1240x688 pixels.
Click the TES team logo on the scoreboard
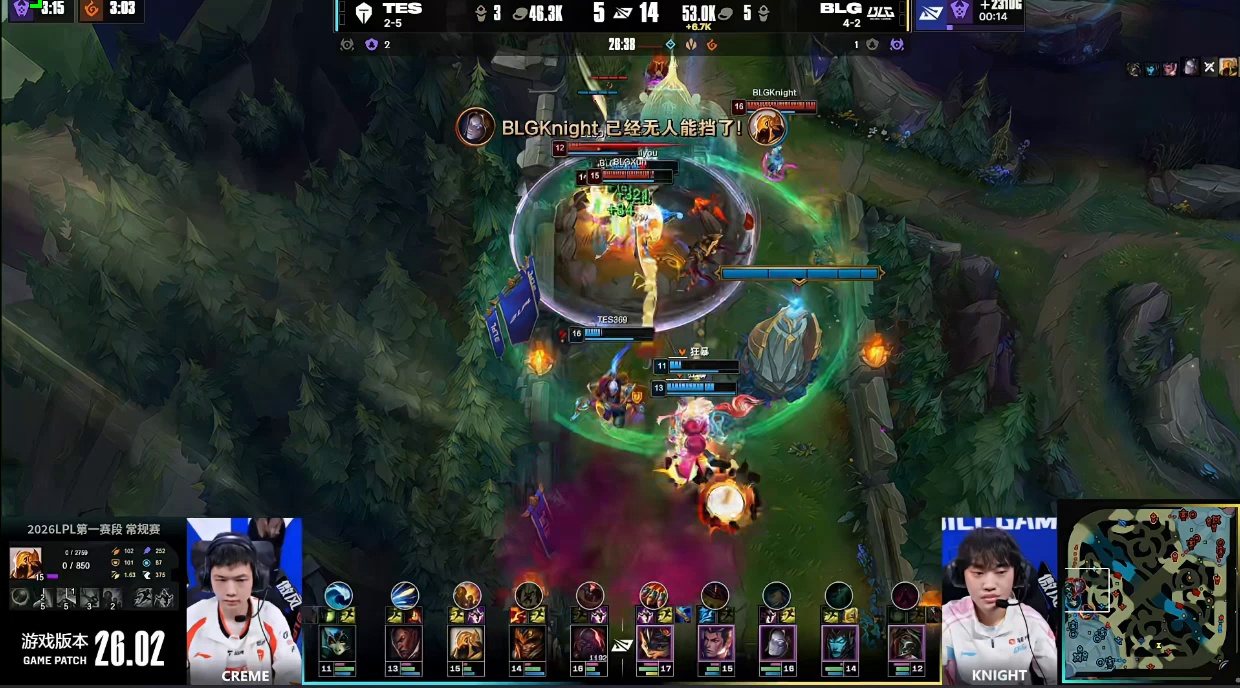point(363,12)
